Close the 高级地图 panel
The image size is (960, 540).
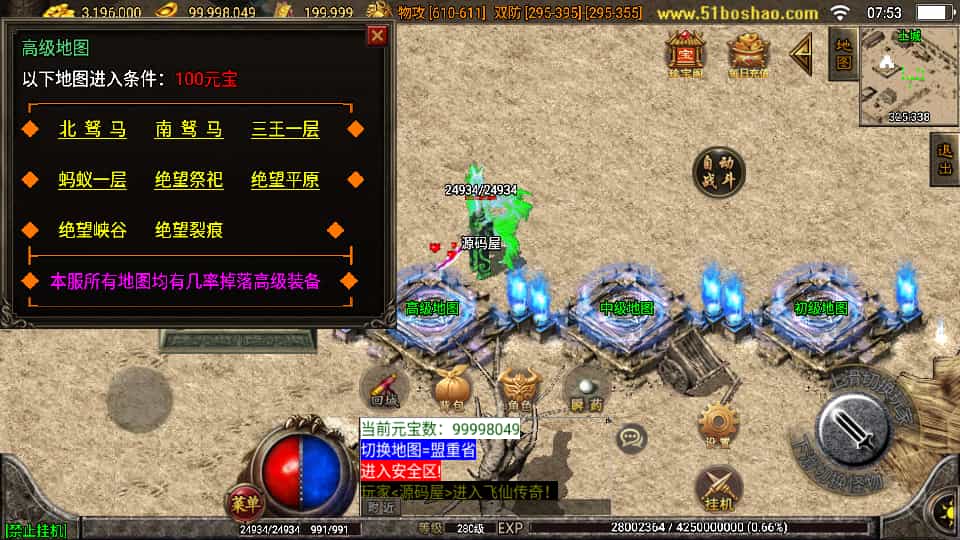pyautogui.click(x=377, y=36)
